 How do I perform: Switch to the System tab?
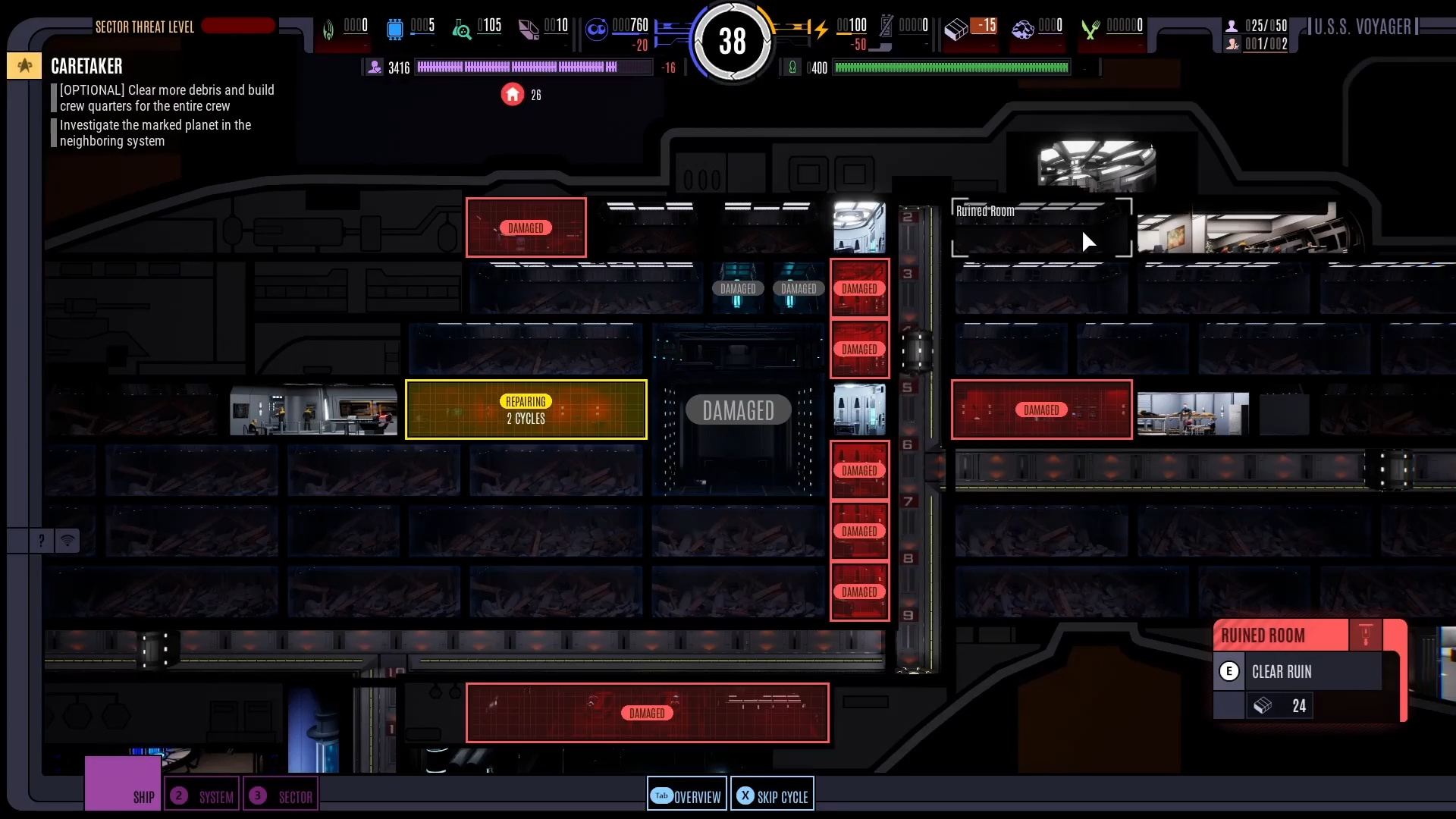tap(202, 795)
